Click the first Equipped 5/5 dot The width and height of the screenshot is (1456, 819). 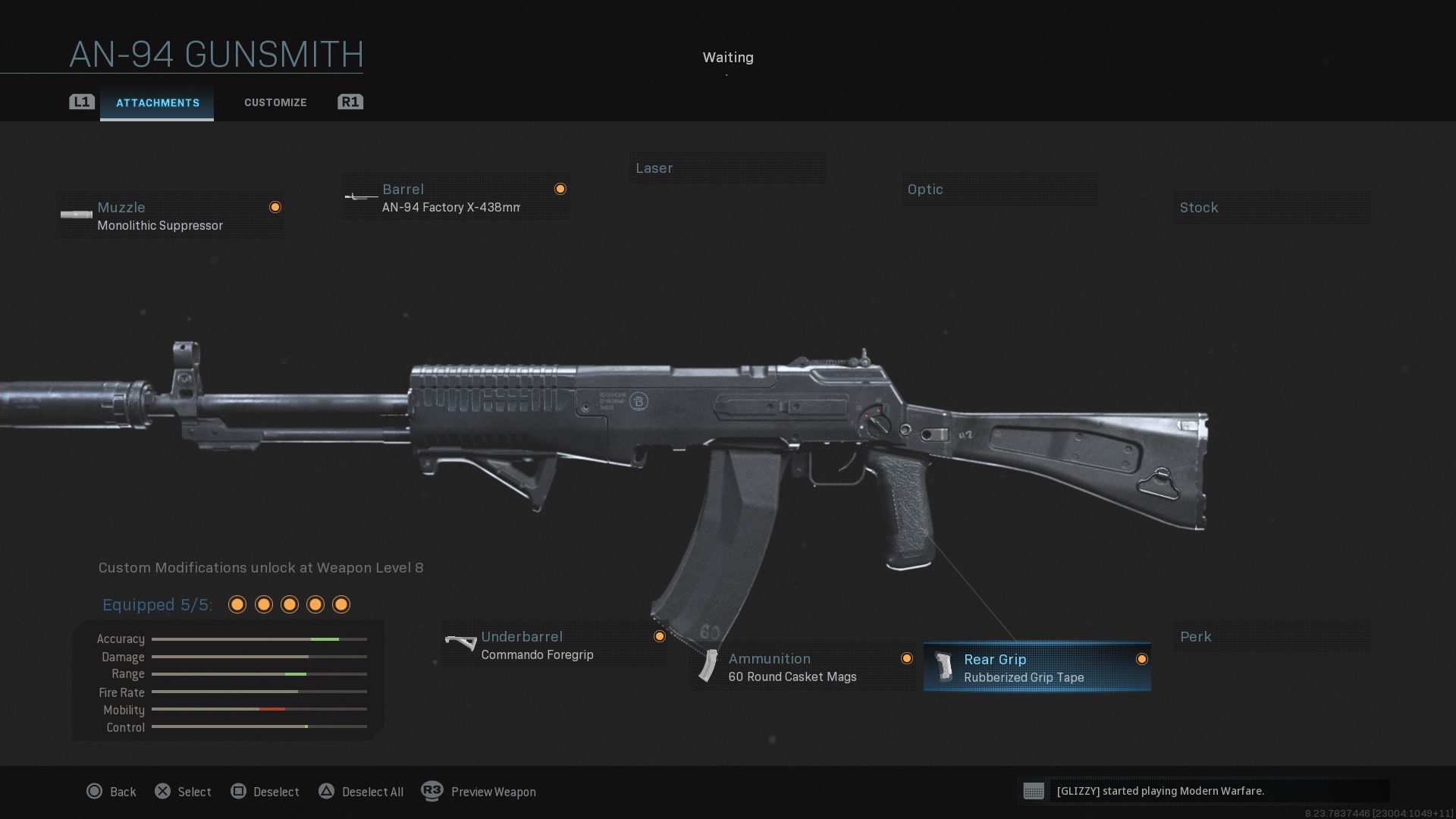237,604
